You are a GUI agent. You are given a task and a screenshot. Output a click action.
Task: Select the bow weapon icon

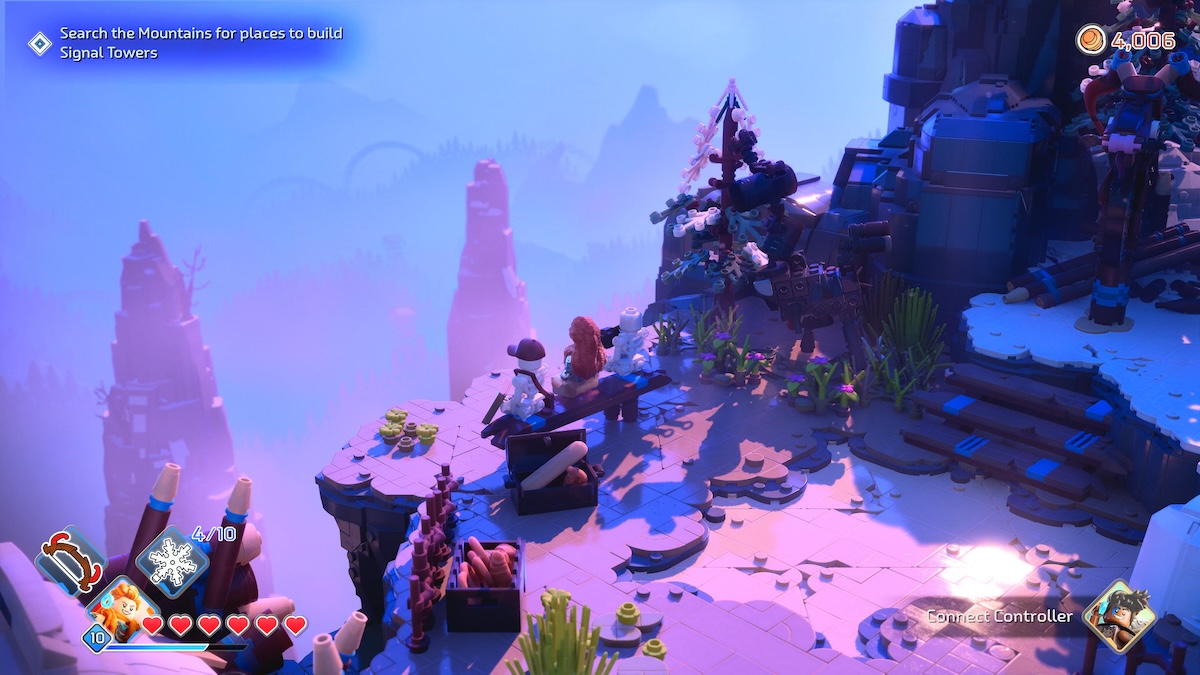68,562
